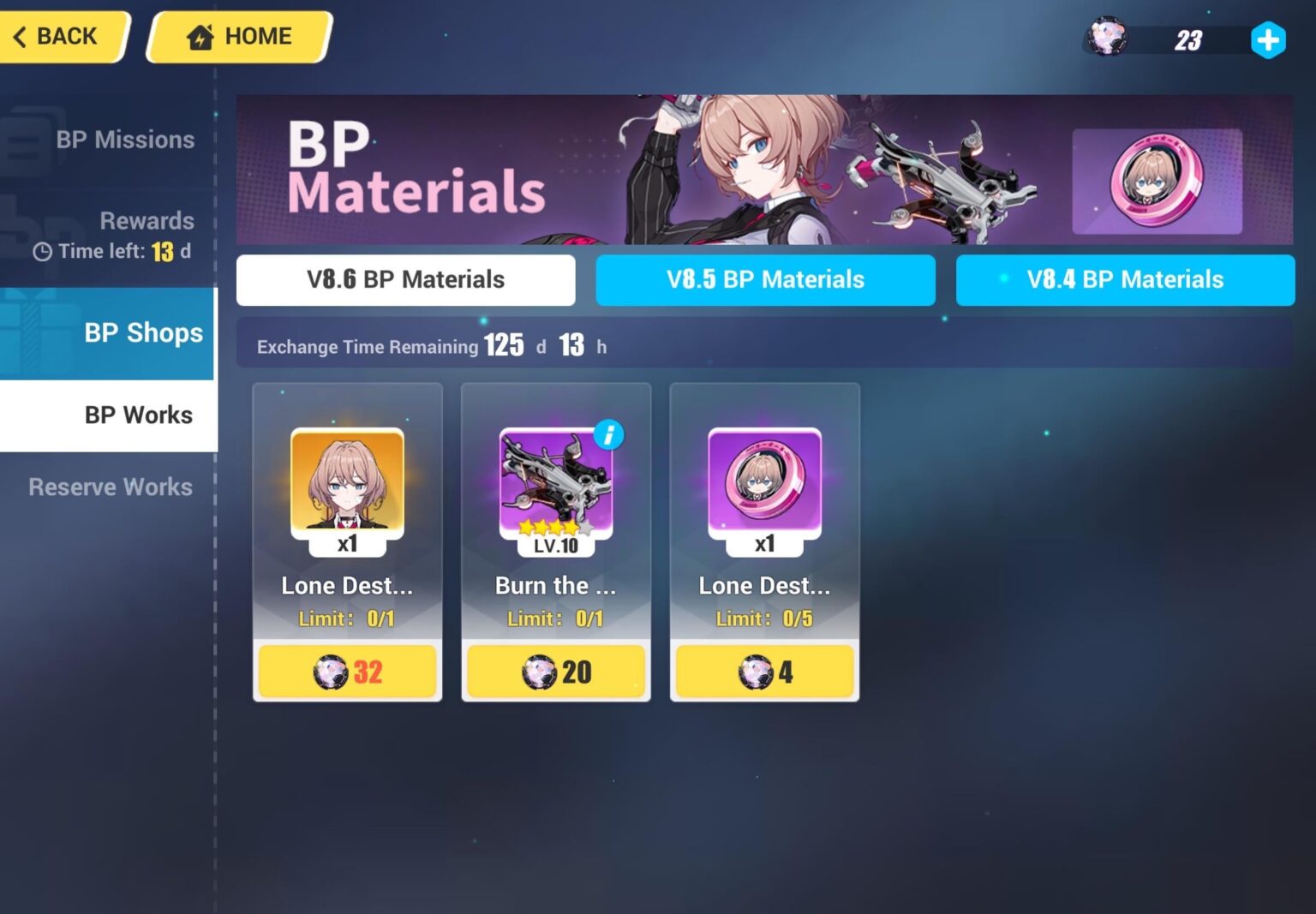The width and height of the screenshot is (1316, 914).
Task: Open the V8.5 BP Materials tab
Action: click(x=765, y=279)
